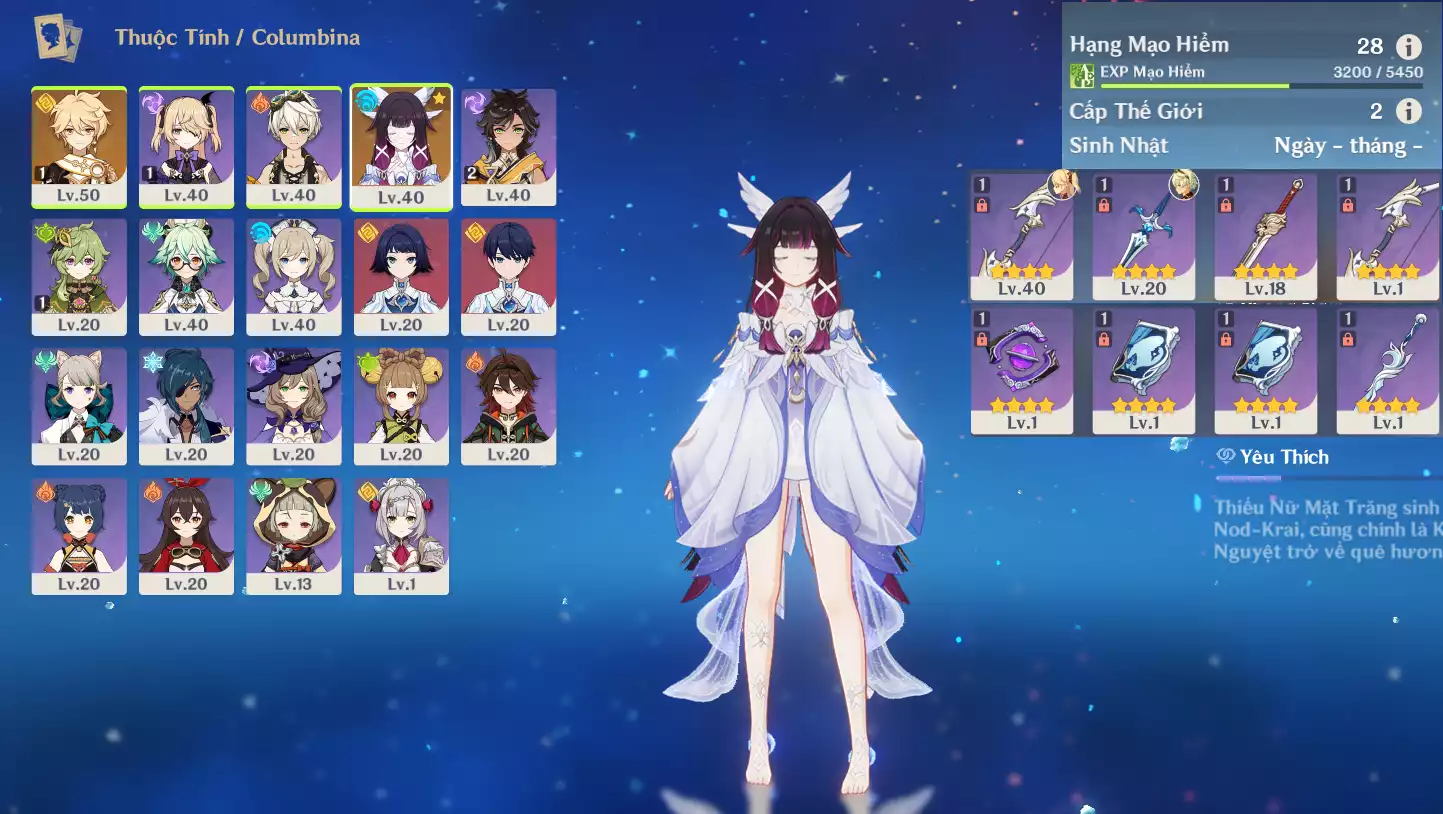Open the Cấp Thế Giới info icon
The image size is (1443, 814).
pos(1408,111)
